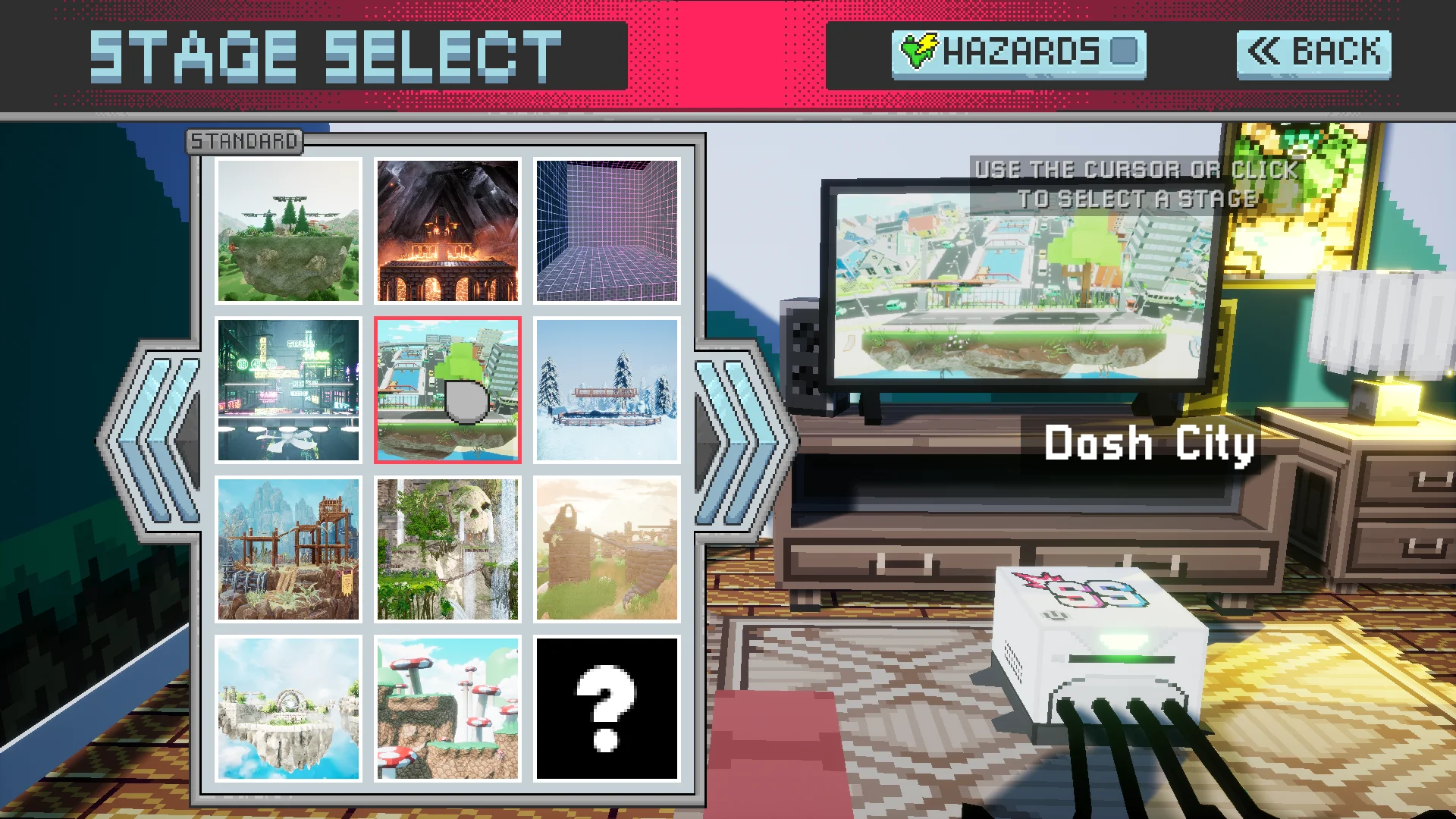The width and height of the screenshot is (1456, 819).
Task: Choose the snowy pine forest stage
Action: (x=607, y=391)
